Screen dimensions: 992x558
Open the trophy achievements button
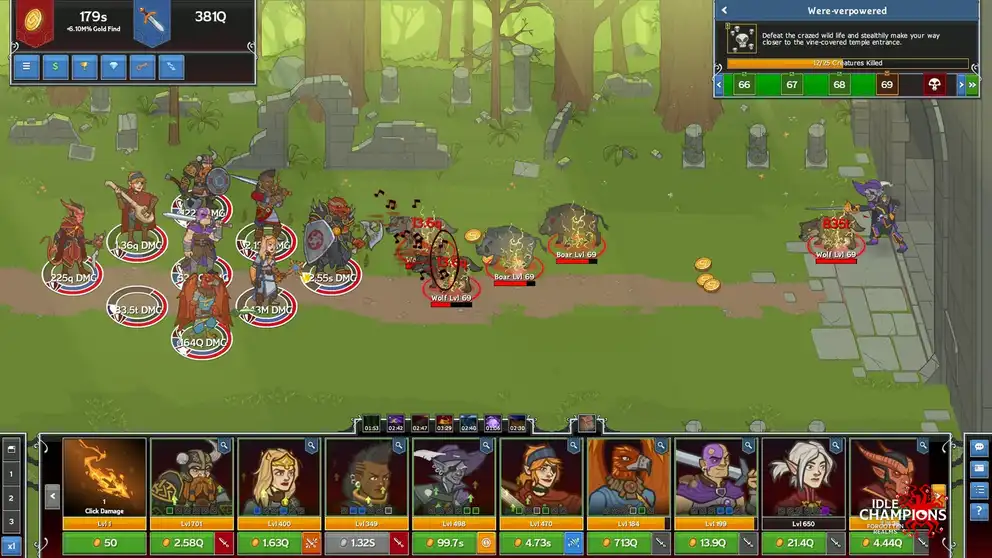pos(85,67)
